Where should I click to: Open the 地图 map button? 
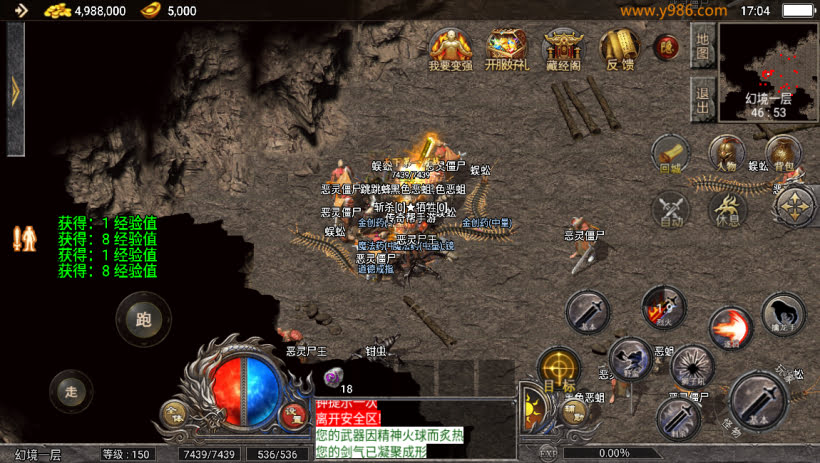pos(702,45)
